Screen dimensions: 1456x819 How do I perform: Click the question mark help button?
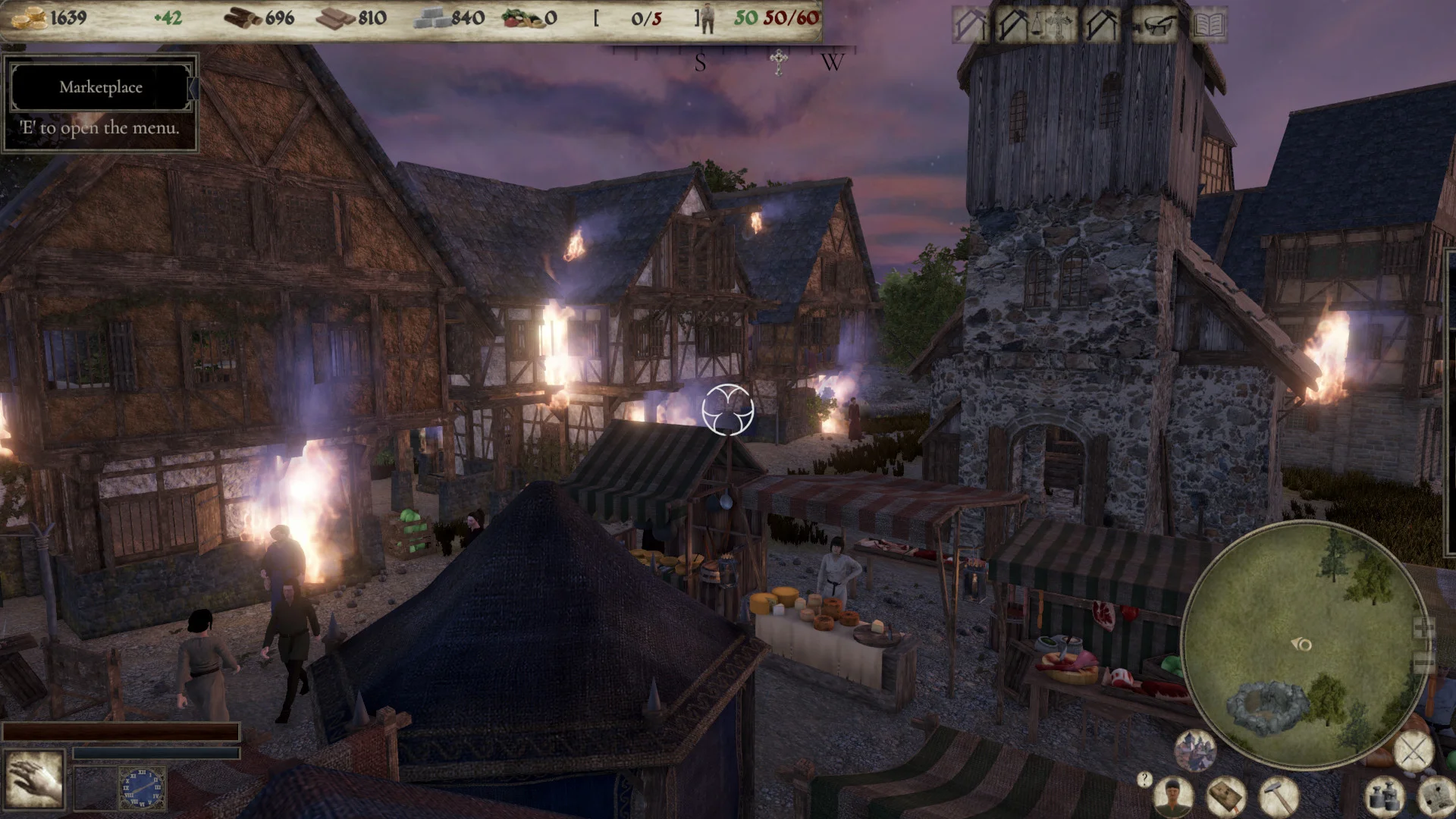coord(1144,778)
